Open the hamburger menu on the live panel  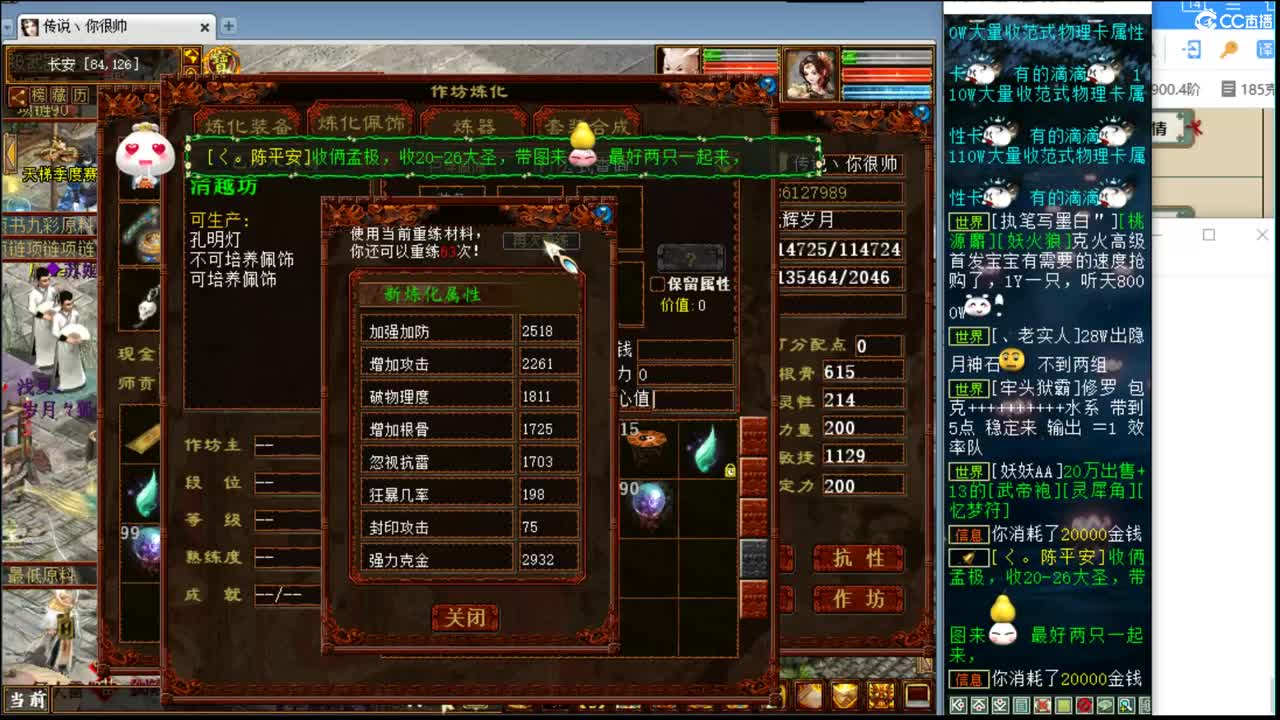(x=1232, y=7)
